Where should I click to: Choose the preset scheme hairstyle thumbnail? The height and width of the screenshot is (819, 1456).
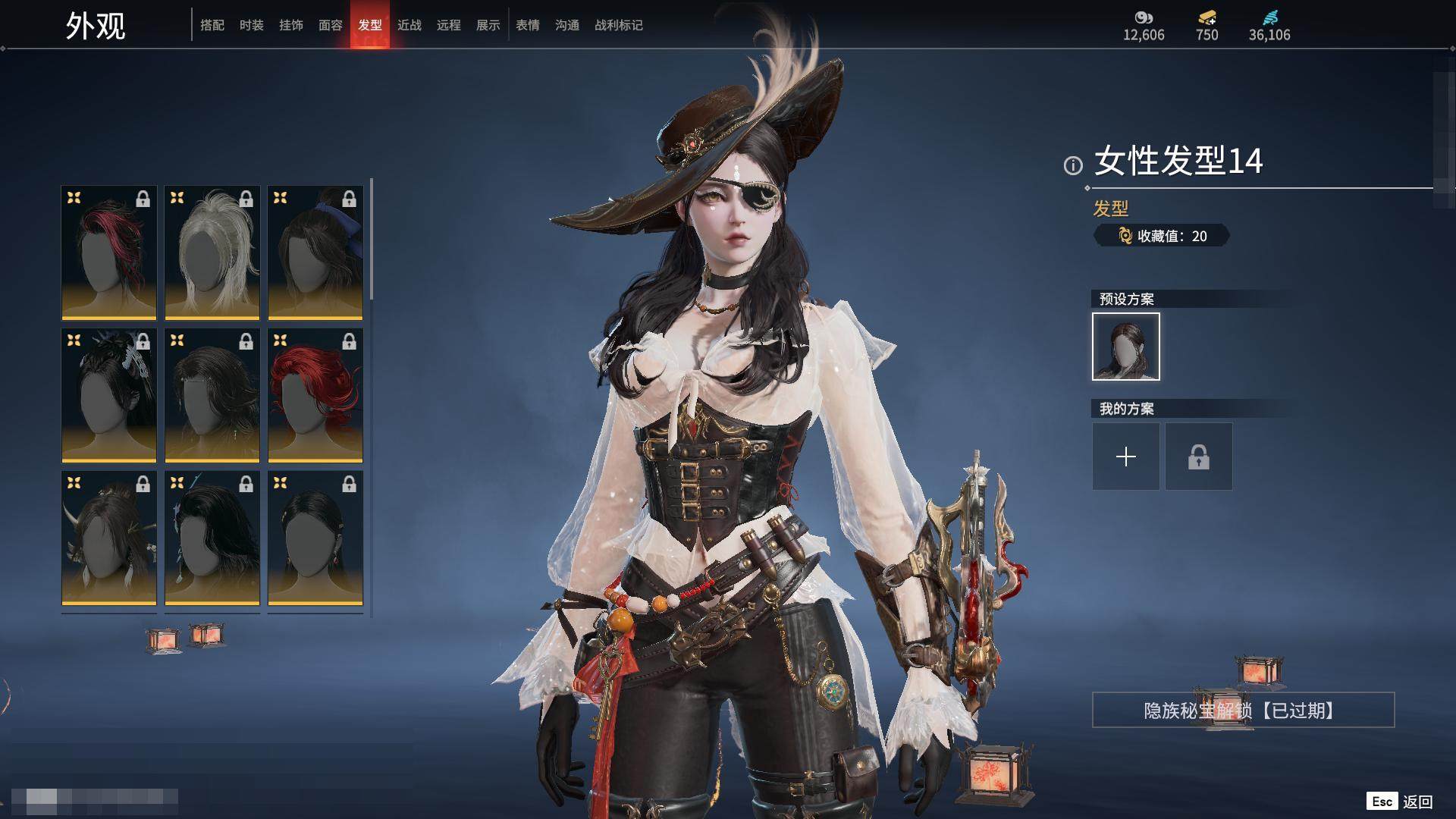click(1126, 347)
